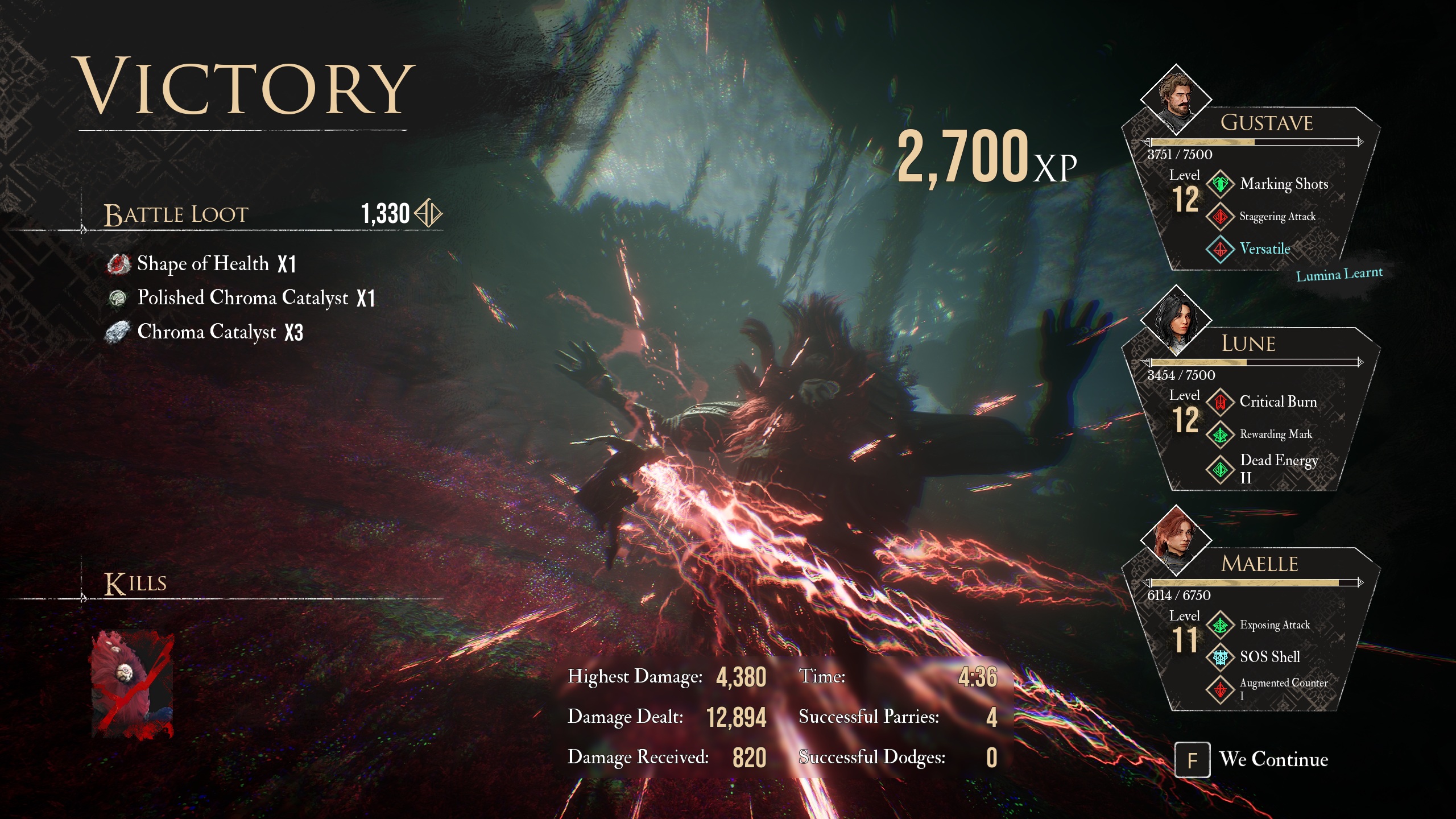Select the SOS Shell lumina icon
This screenshot has height=819, width=1456.
(1220, 657)
